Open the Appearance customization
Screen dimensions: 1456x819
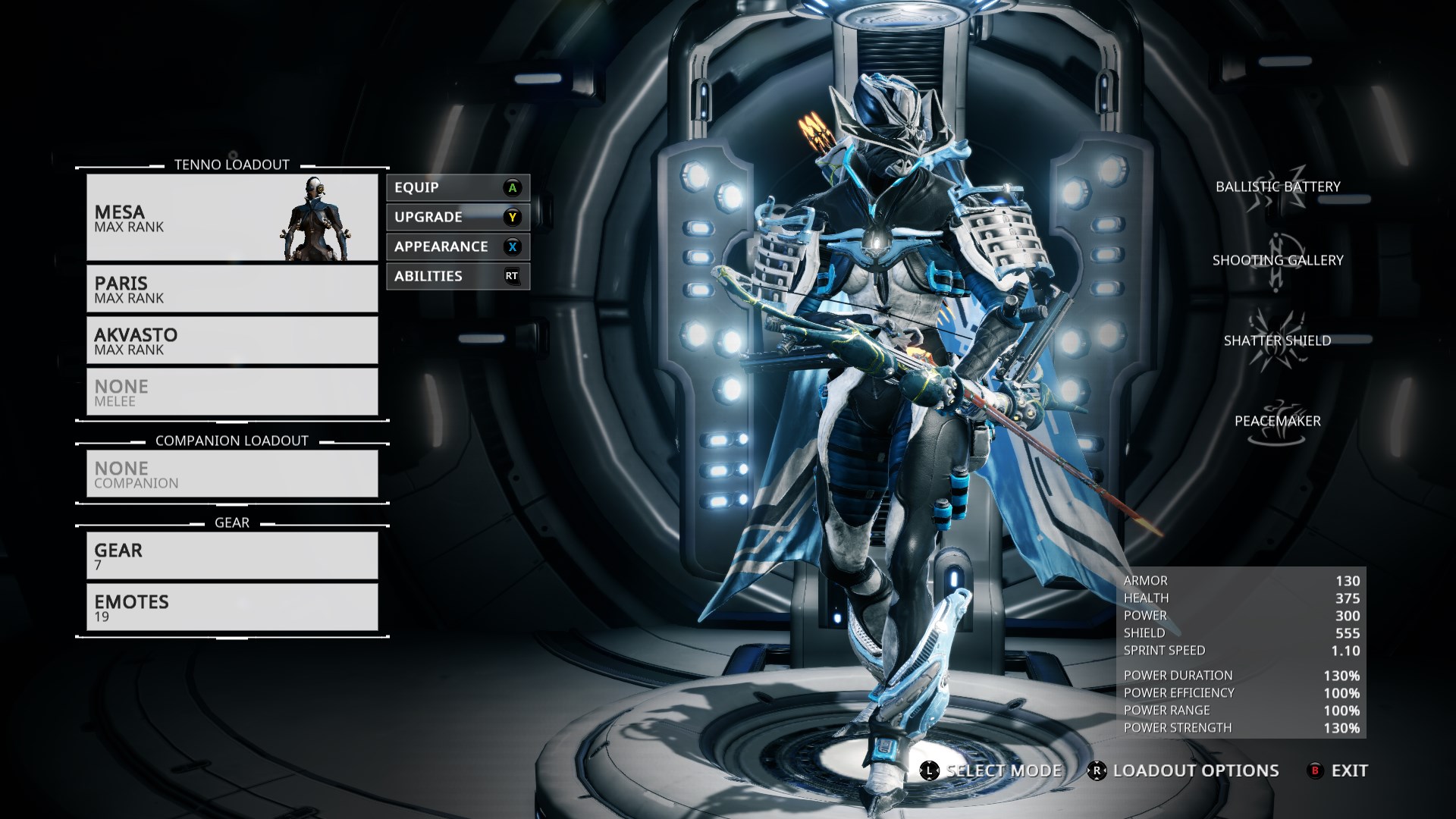457,246
